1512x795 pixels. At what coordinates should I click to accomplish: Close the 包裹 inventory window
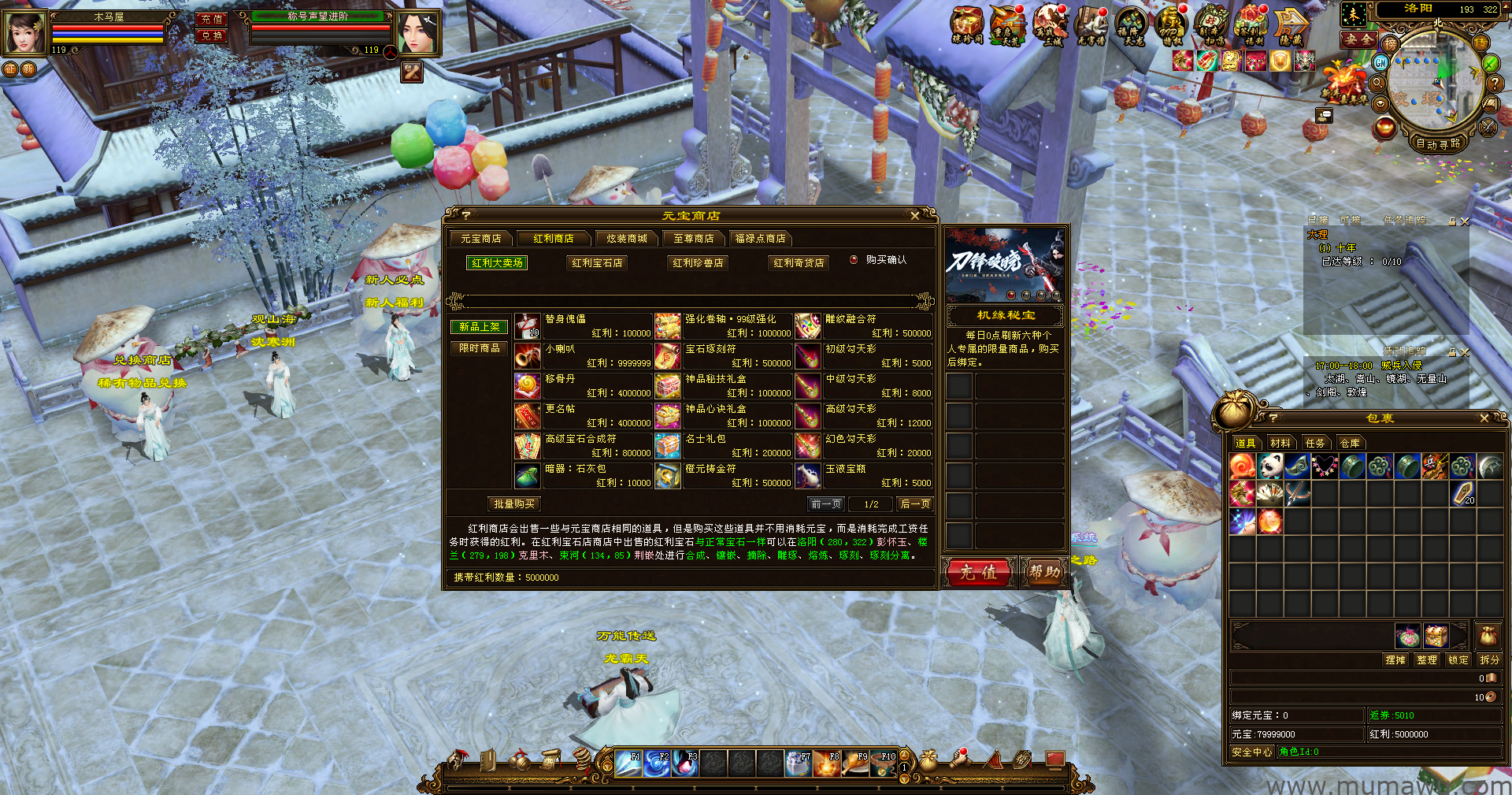[x=1484, y=418]
